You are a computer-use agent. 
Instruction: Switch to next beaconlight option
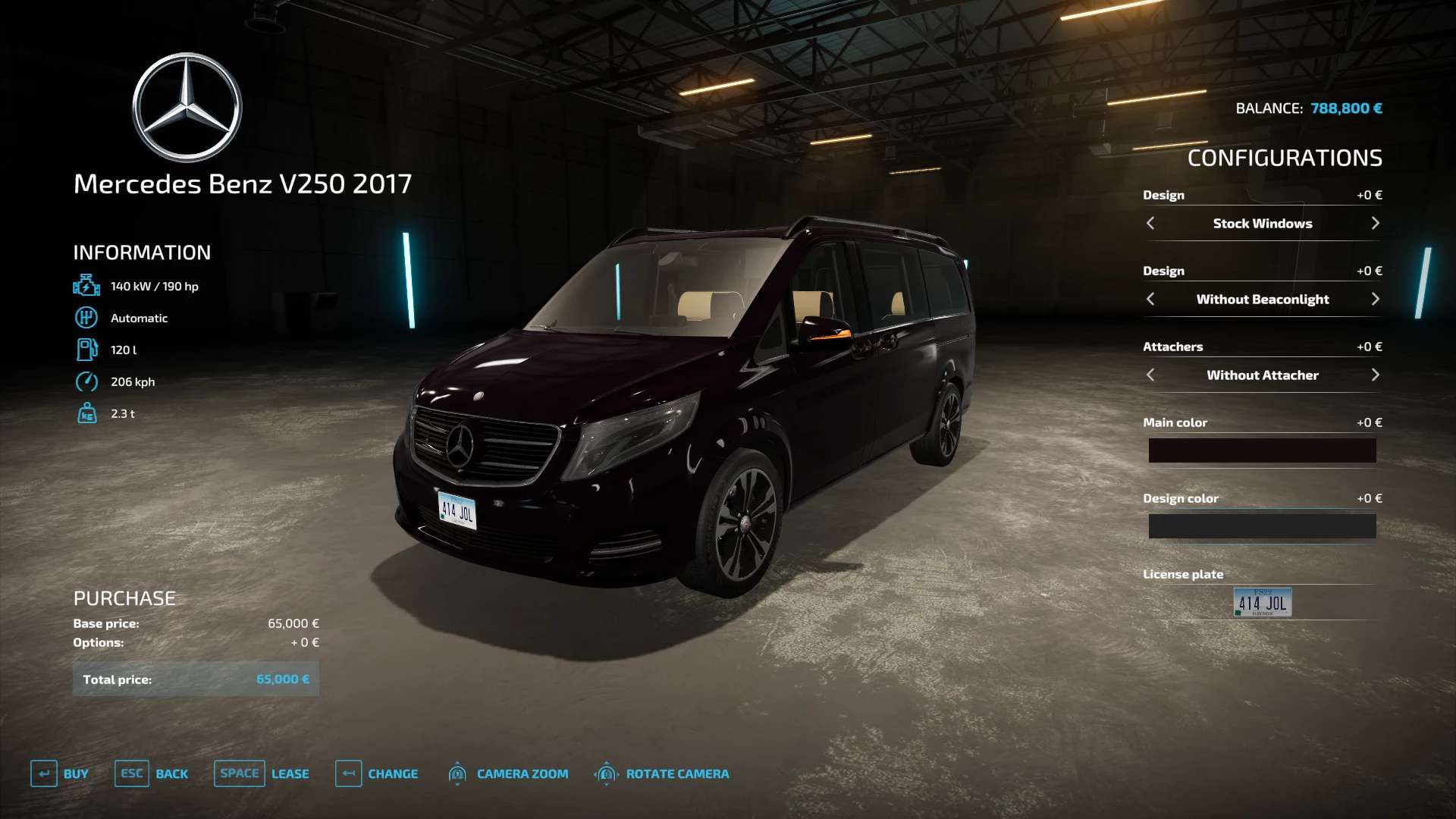(1375, 299)
